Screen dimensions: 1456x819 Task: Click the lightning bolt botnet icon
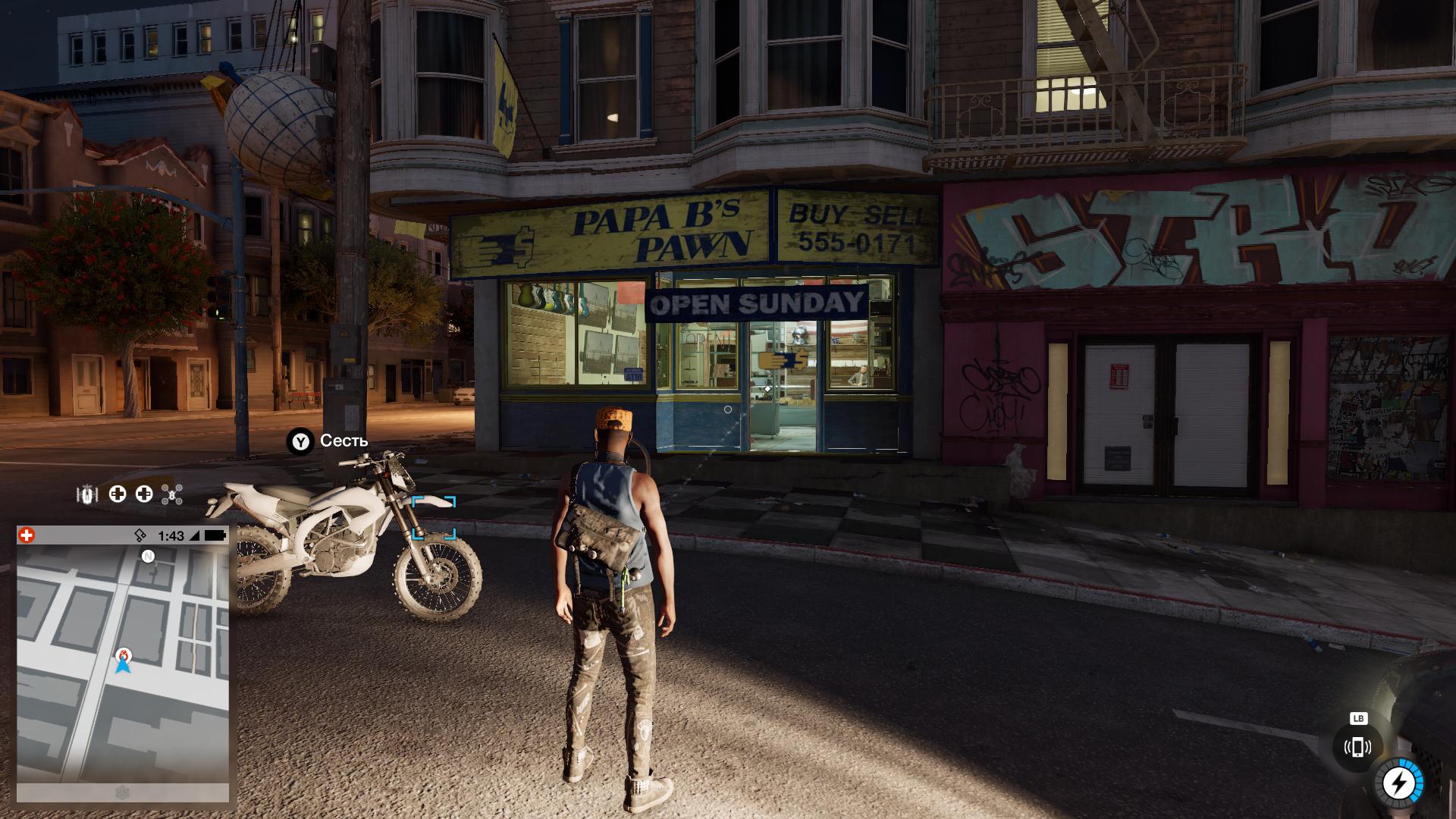coord(1398,783)
